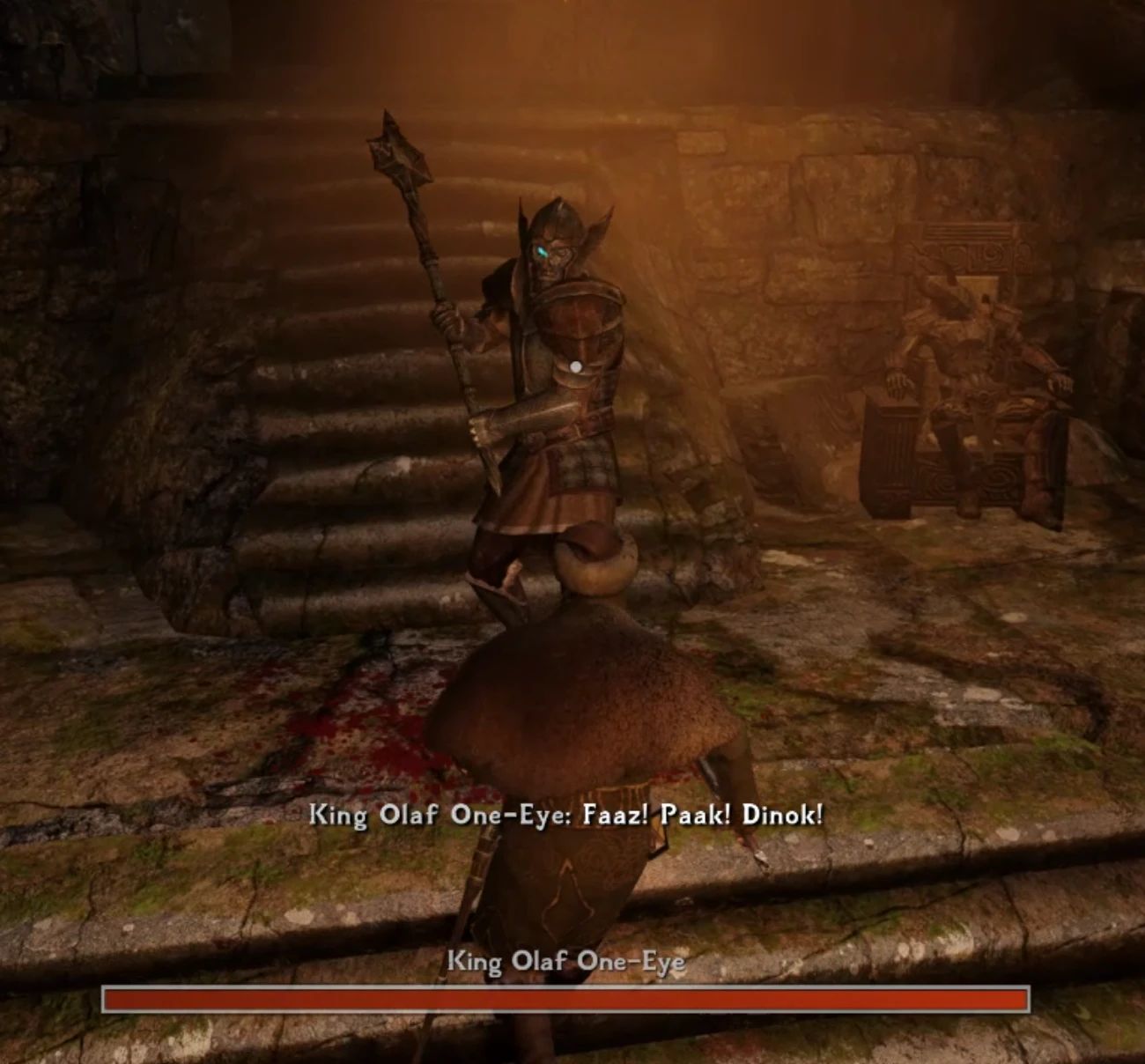Click the crosshair dot on the draugr's chest
Viewport: 1145px width, 1064px height.
click(577, 364)
